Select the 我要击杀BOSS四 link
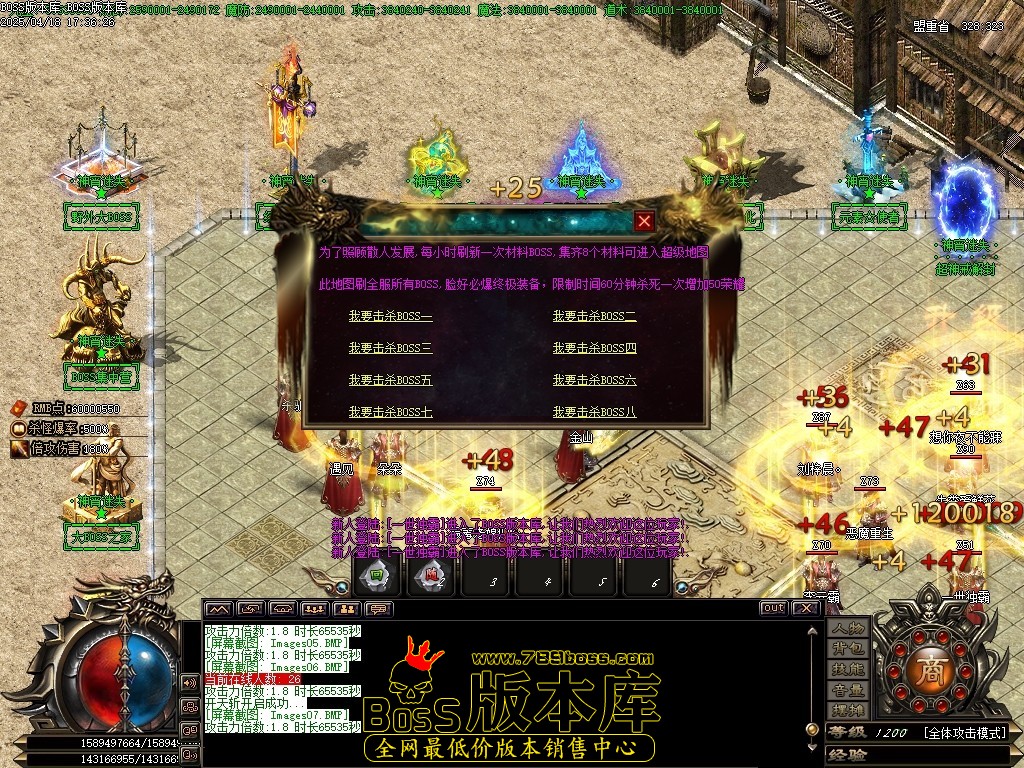Screen dimensions: 1024x768 point(594,348)
